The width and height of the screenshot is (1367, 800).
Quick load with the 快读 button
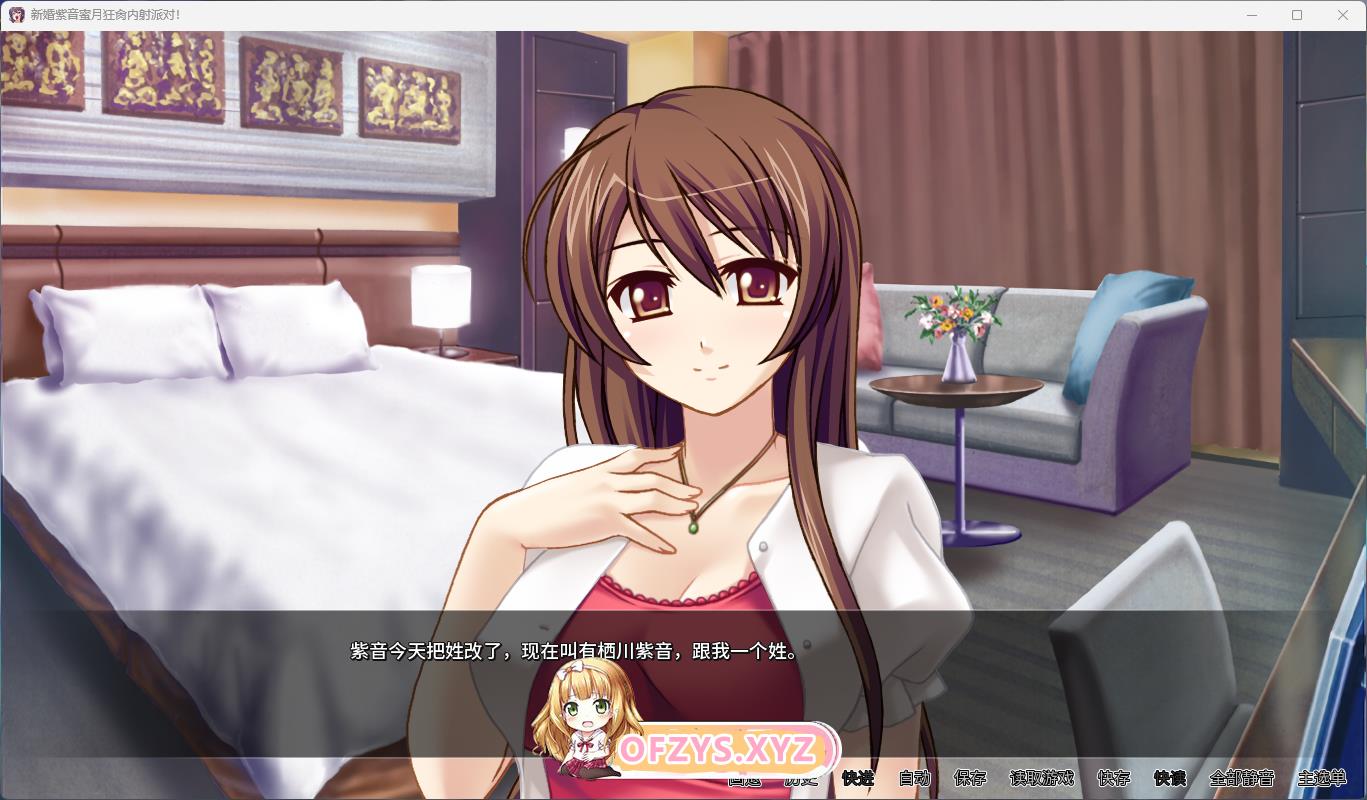point(1169,778)
